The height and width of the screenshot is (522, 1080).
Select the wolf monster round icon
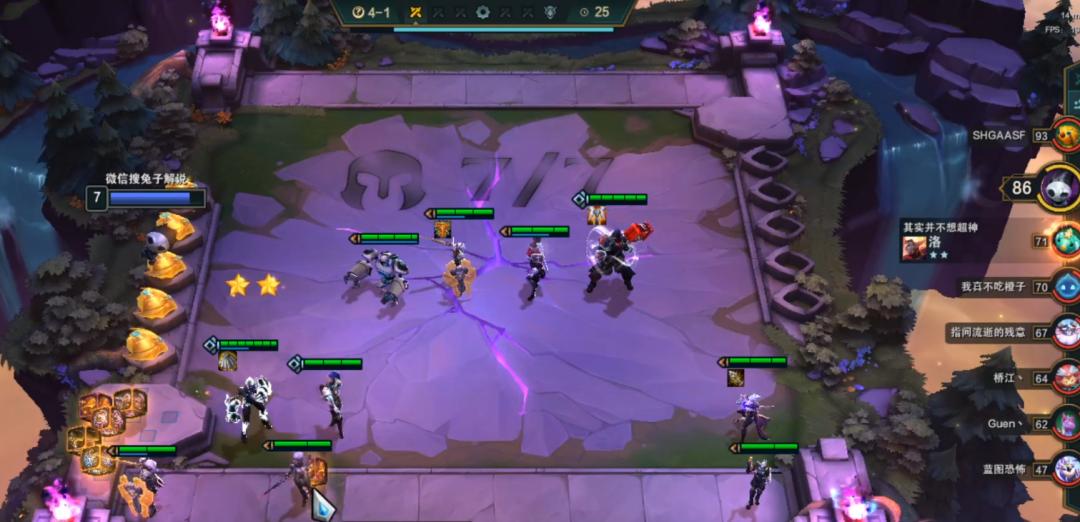tap(548, 12)
